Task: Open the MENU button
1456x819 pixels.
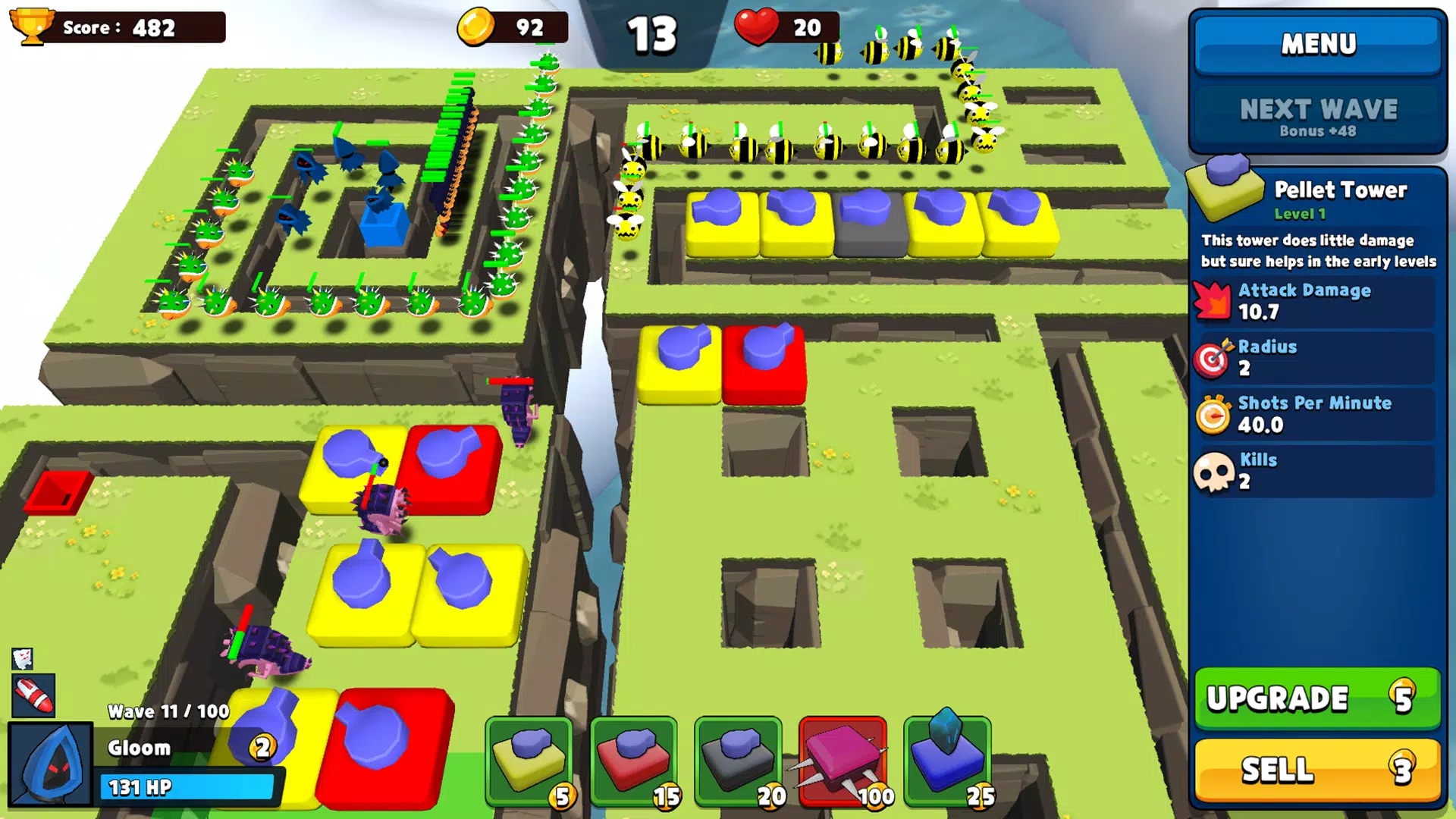Action: pos(1318,45)
